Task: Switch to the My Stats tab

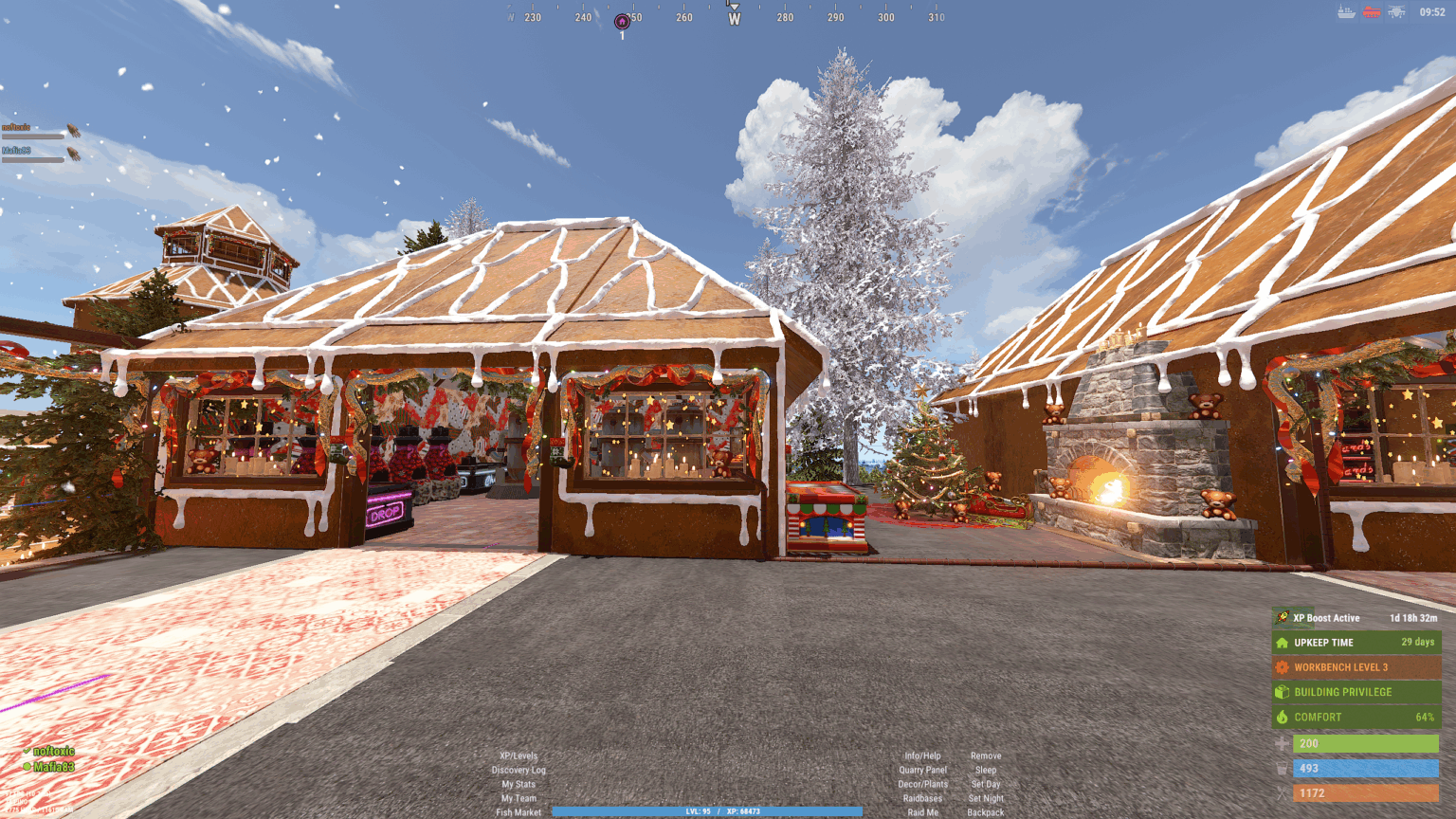Action: click(x=519, y=784)
